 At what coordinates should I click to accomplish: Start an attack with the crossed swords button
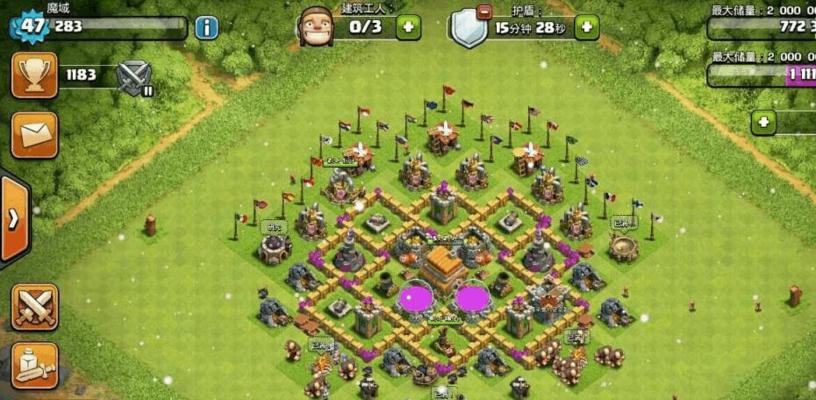click(x=34, y=306)
